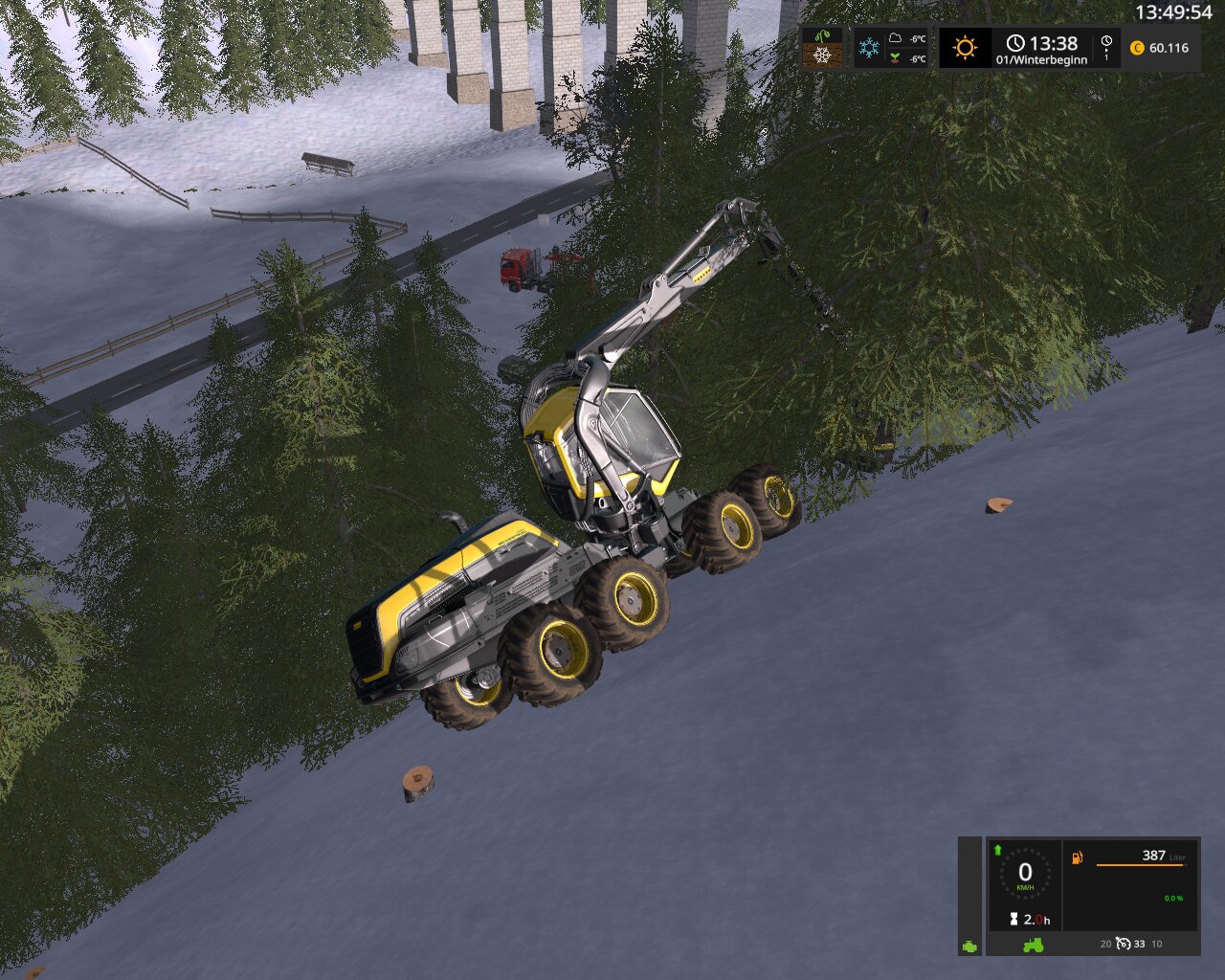Viewport: 1225px width, 980px height.
Task: Click the blue snowflake weather icon
Action: click(869, 48)
